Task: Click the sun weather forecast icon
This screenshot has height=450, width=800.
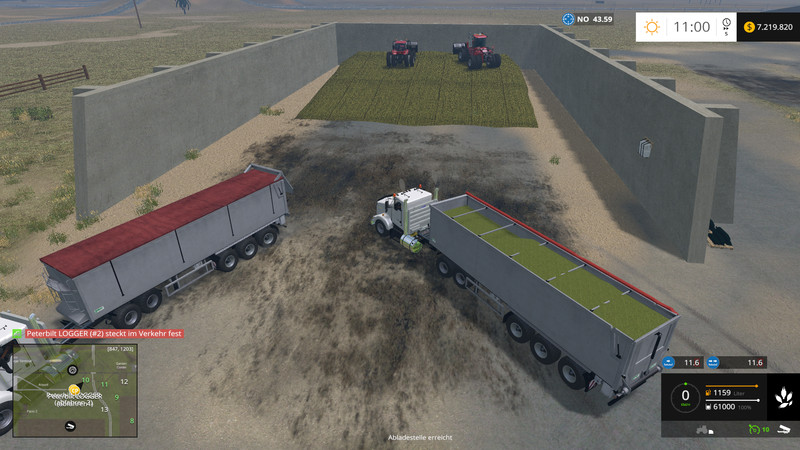Action: tap(652, 27)
